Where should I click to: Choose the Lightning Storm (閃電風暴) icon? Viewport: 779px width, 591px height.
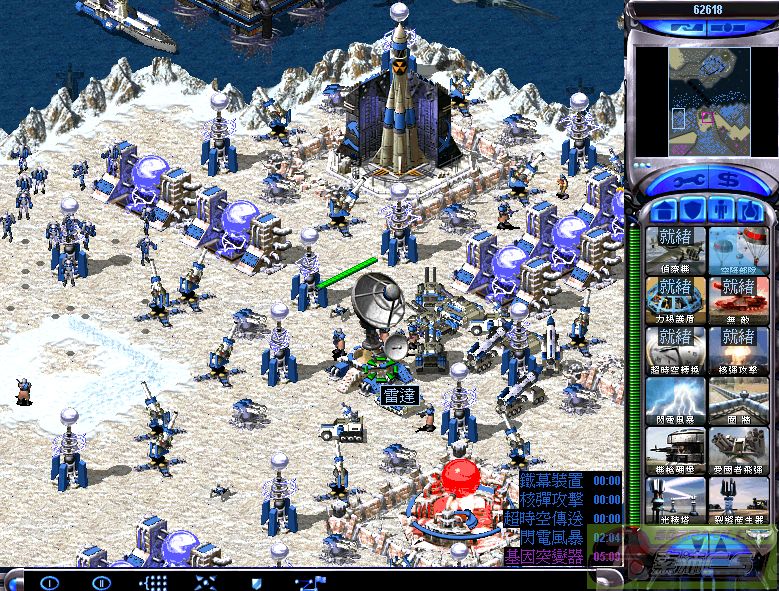[x=675, y=400]
